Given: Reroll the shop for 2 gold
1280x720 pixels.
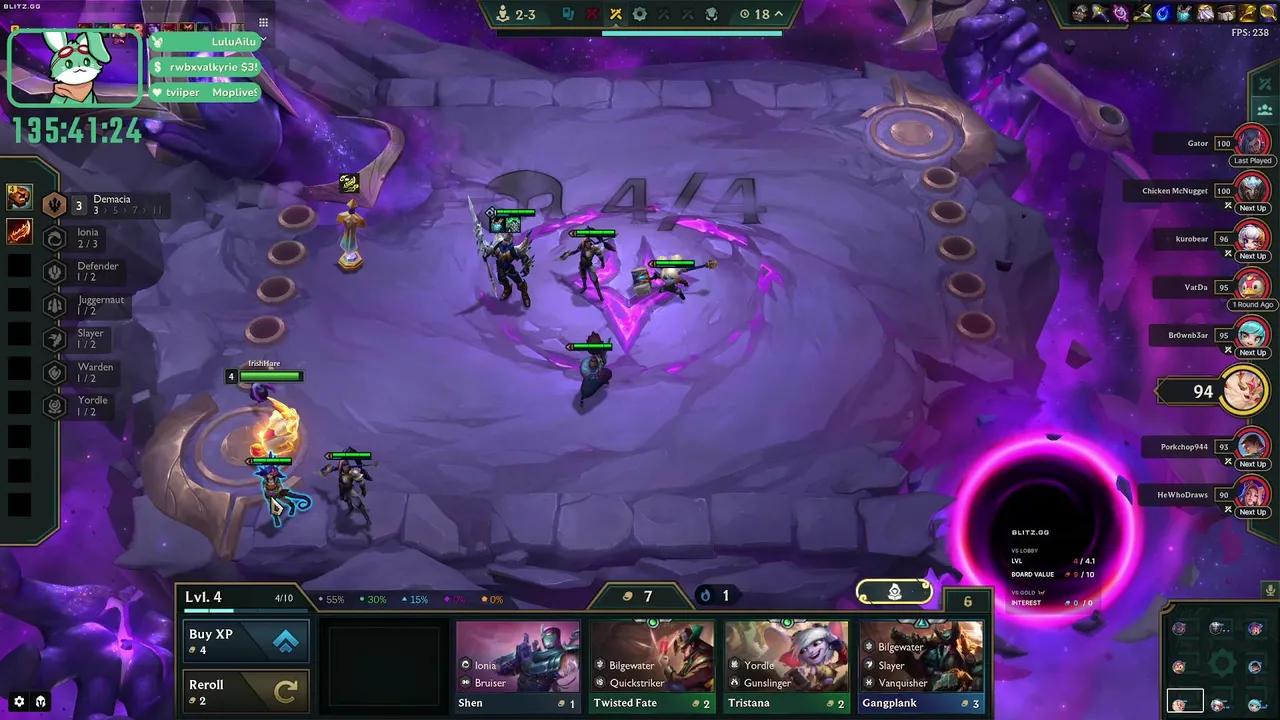Looking at the screenshot, I should click(x=245, y=691).
